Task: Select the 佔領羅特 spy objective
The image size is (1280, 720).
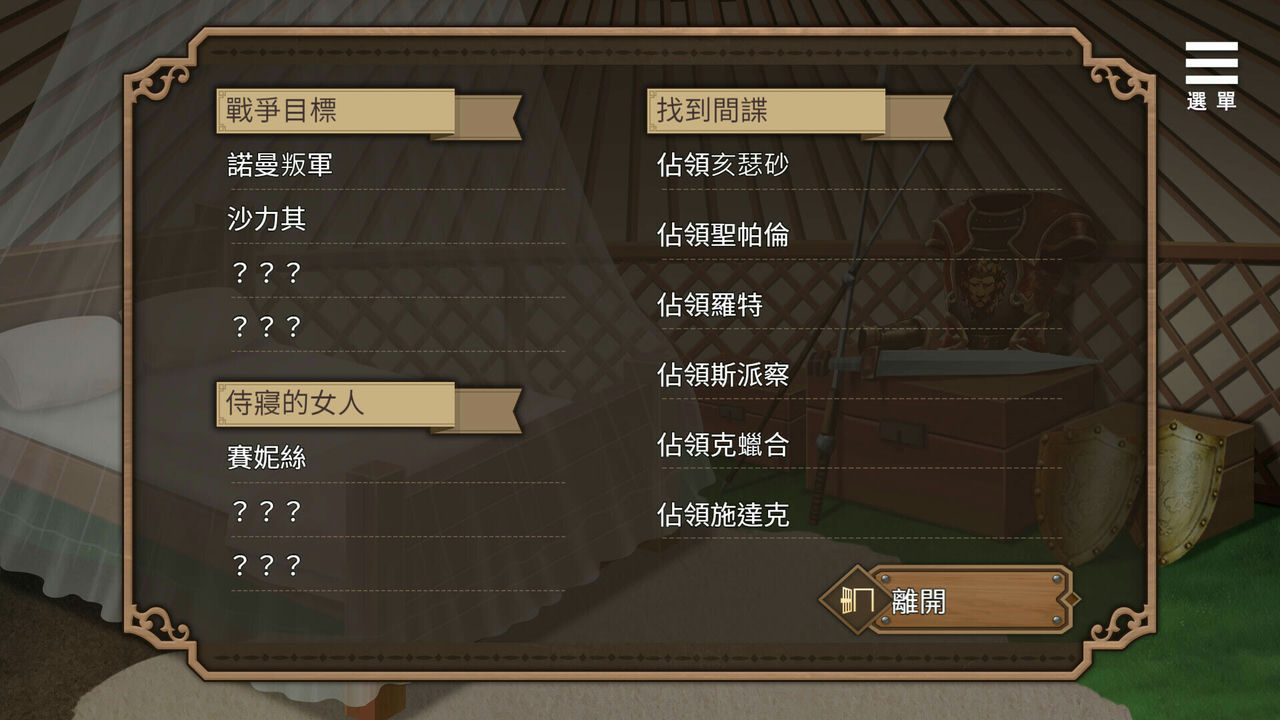Action: 711,306
